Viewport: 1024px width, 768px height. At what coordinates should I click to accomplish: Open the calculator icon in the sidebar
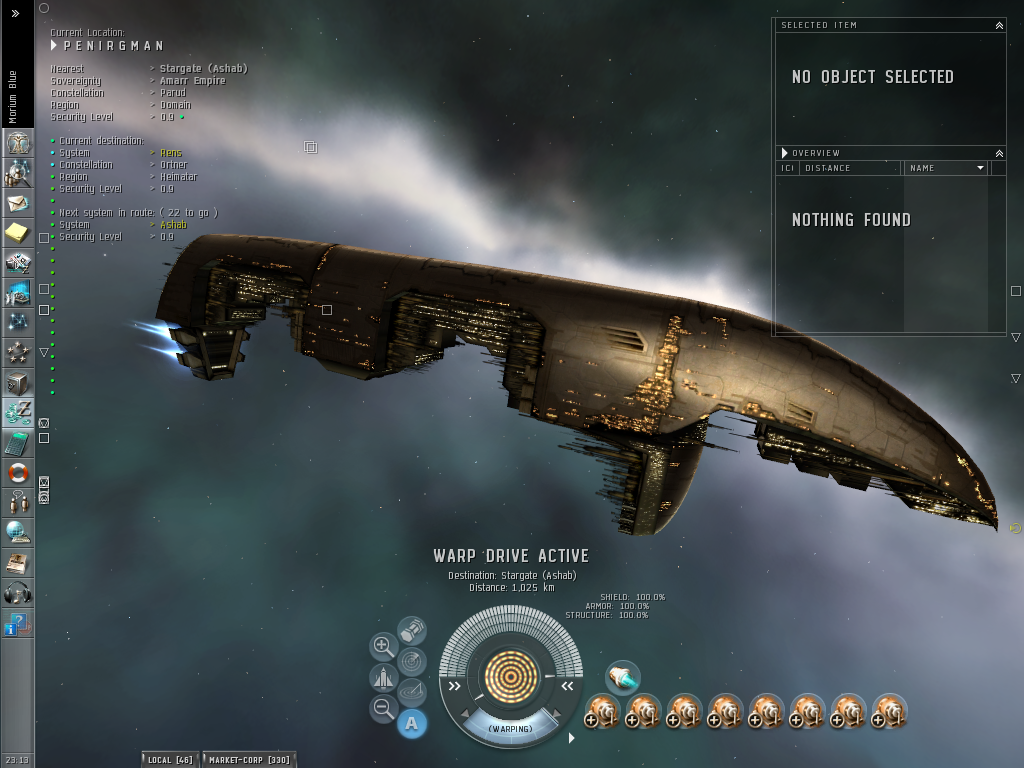coord(18,443)
